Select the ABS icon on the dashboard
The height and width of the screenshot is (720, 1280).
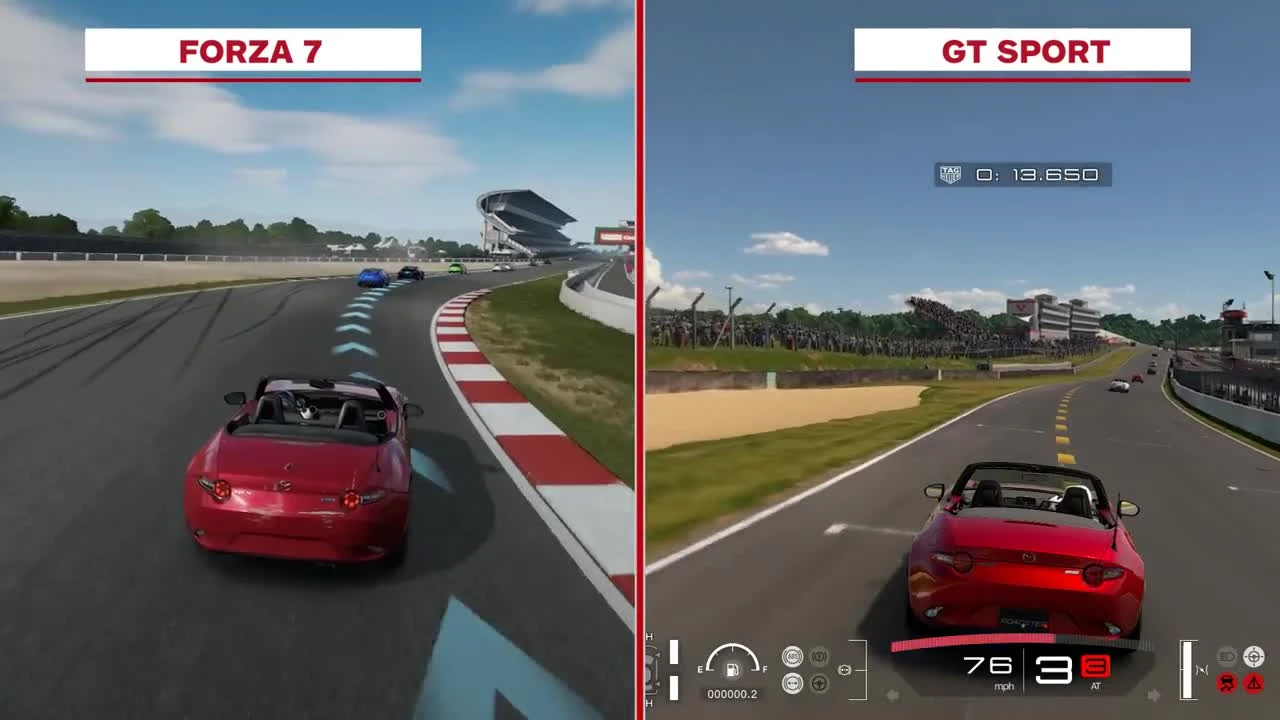pos(792,656)
